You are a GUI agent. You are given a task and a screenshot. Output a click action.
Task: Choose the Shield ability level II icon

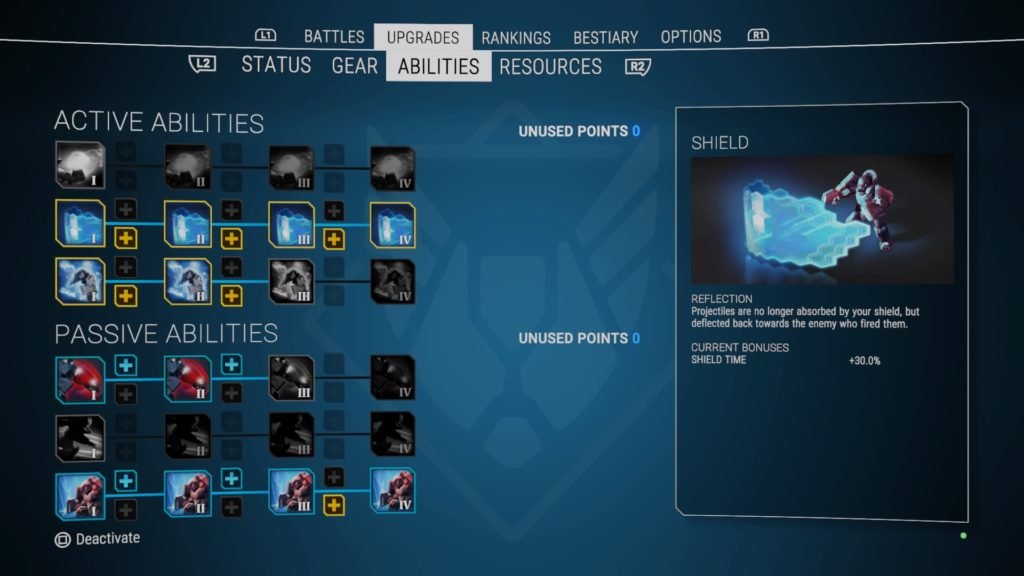click(187, 225)
